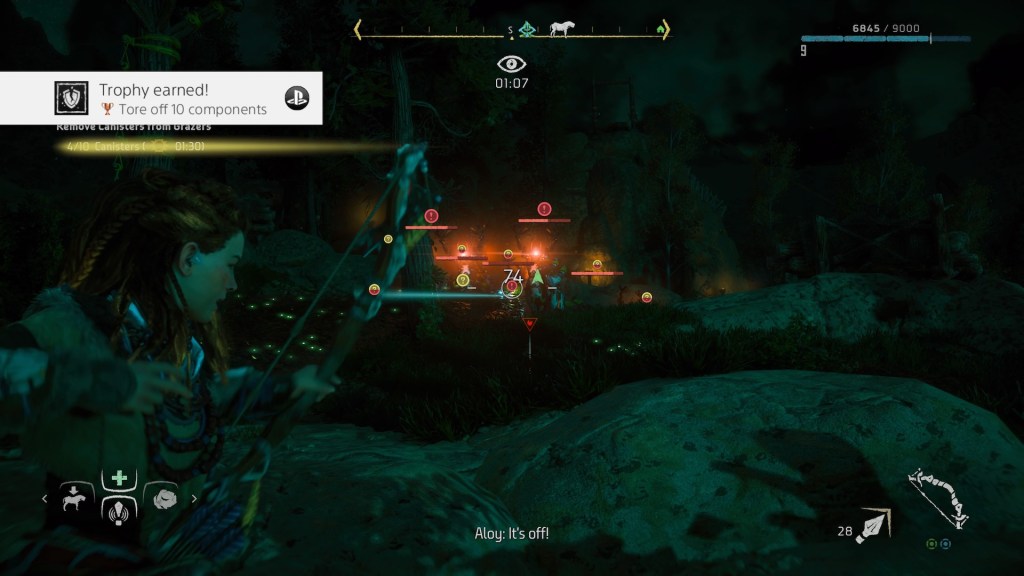1024x576 pixels.
Task: Open the Remove Canisters from Grazers objective
Action: [x=133, y=128]
